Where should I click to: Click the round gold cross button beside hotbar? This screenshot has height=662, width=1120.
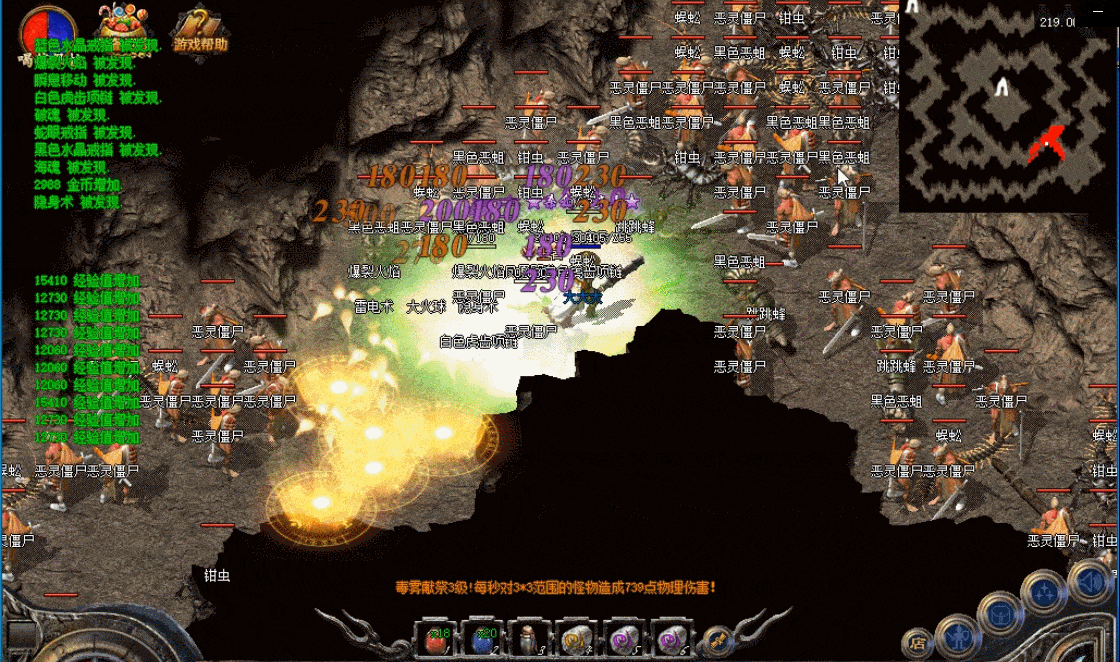[x=715, y=638]
